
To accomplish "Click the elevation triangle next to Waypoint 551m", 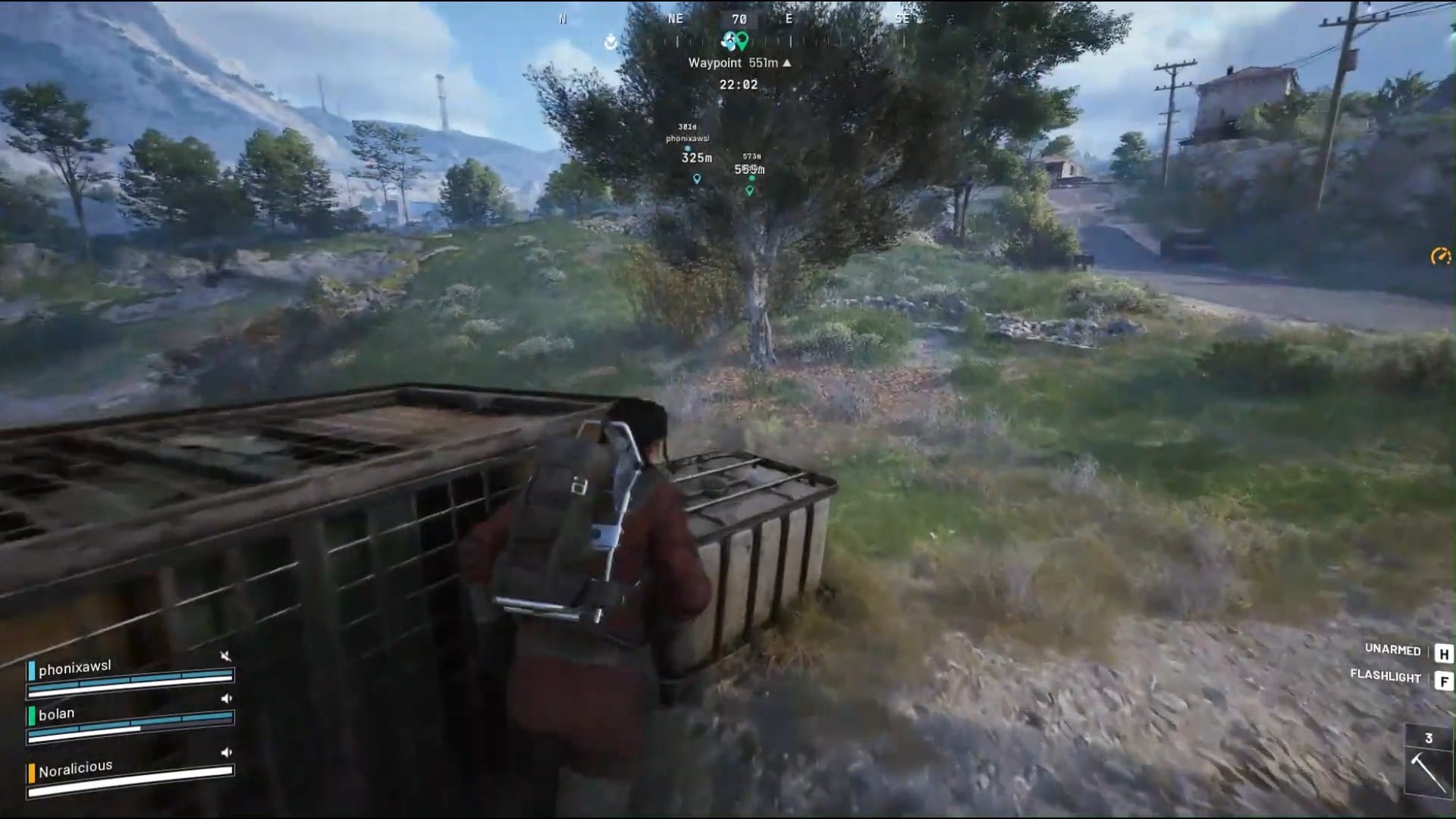I will point(786,63).
